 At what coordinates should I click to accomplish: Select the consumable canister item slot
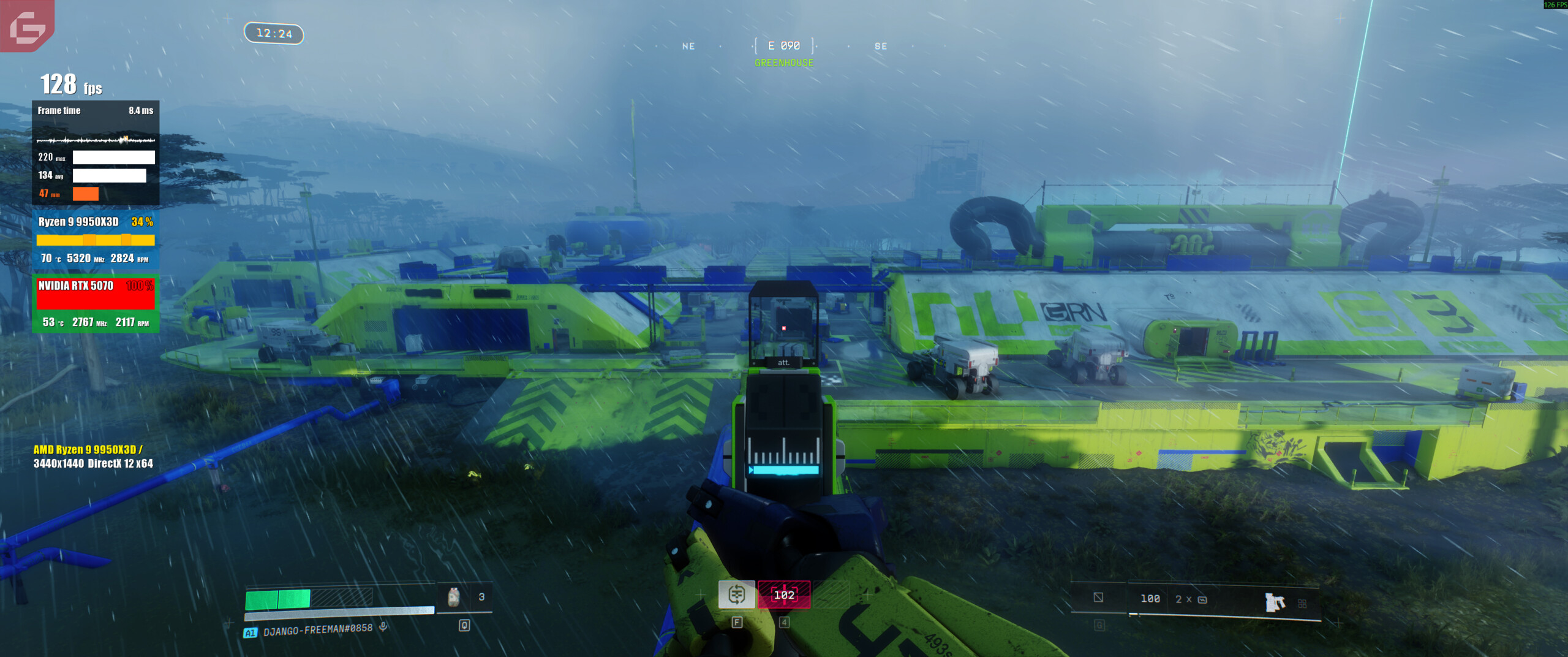pyautogui.click(x=454, y=597)
